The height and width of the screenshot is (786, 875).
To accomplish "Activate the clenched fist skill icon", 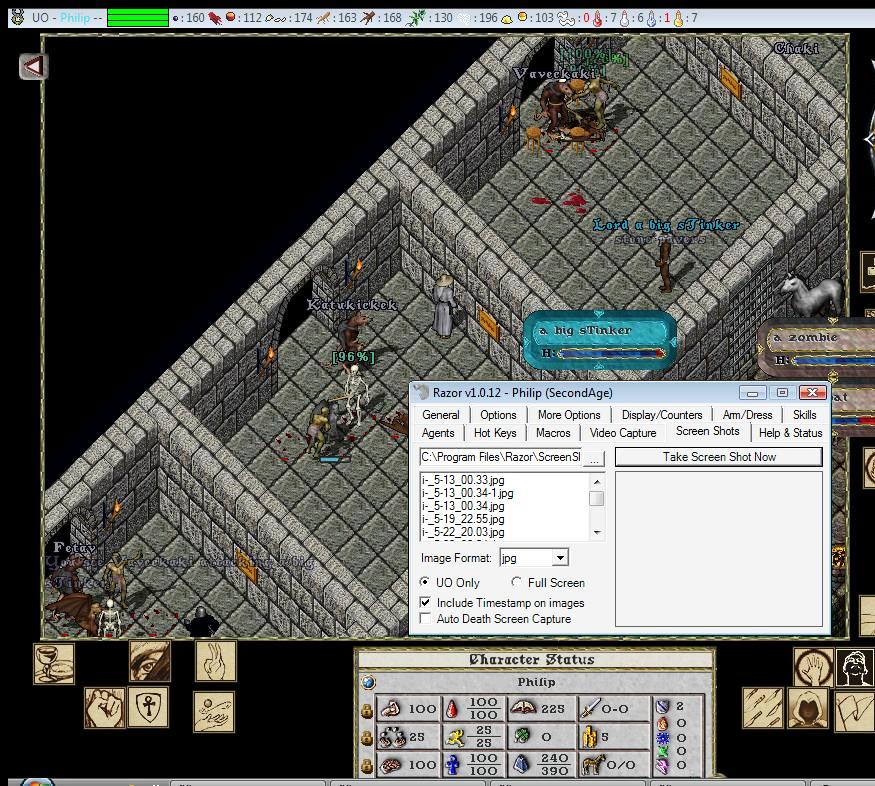I will 104,708.
